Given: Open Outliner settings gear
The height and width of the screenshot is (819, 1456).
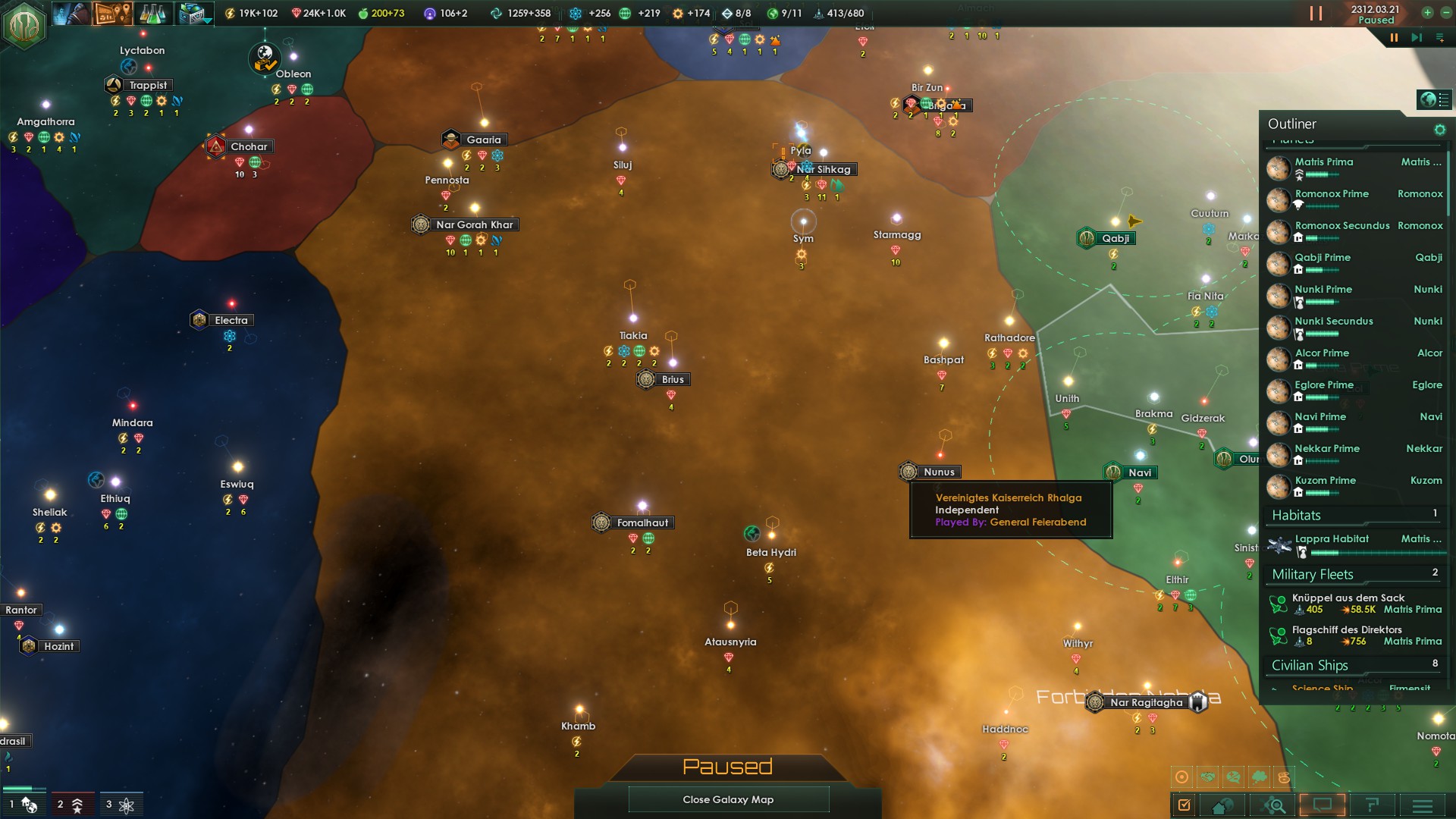Looking at the screenshot, I should click(1439, 130).
